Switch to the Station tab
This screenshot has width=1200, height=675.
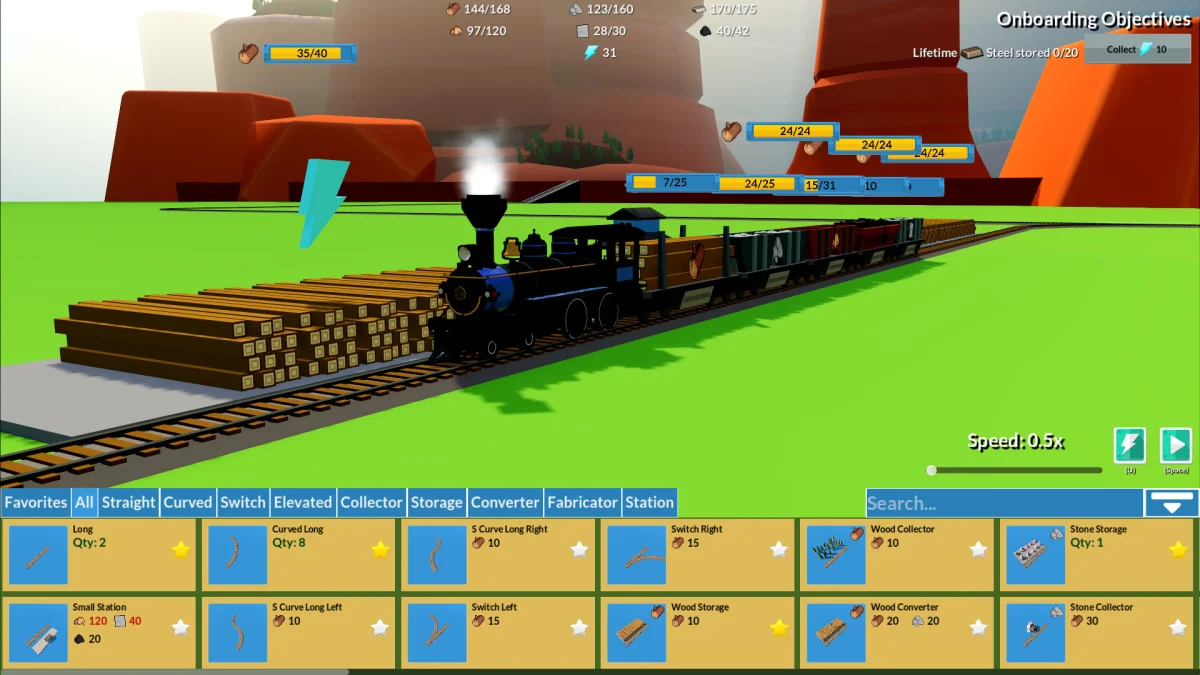click(649, 502)
